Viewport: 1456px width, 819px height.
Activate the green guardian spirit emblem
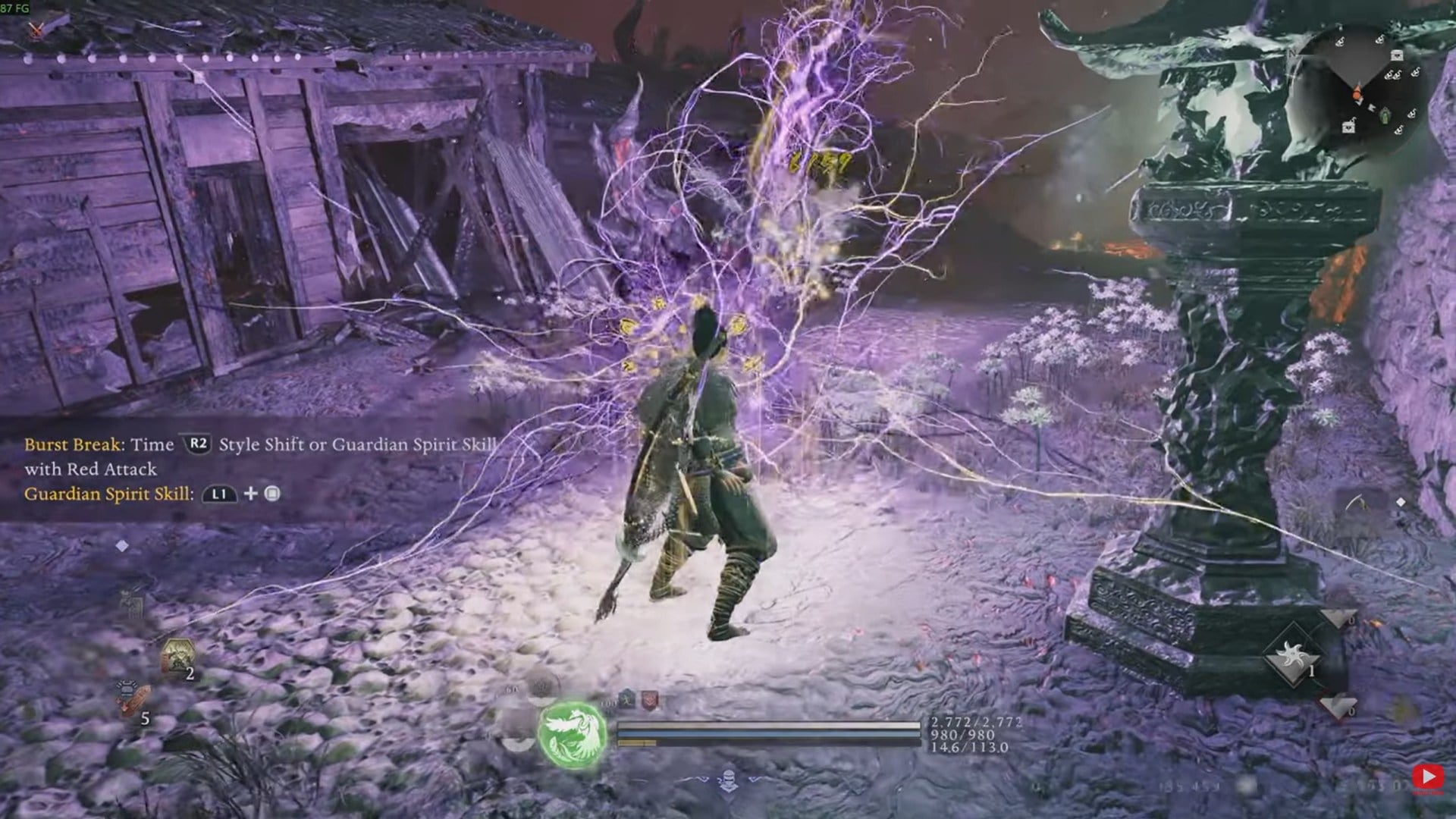(573, 733)
